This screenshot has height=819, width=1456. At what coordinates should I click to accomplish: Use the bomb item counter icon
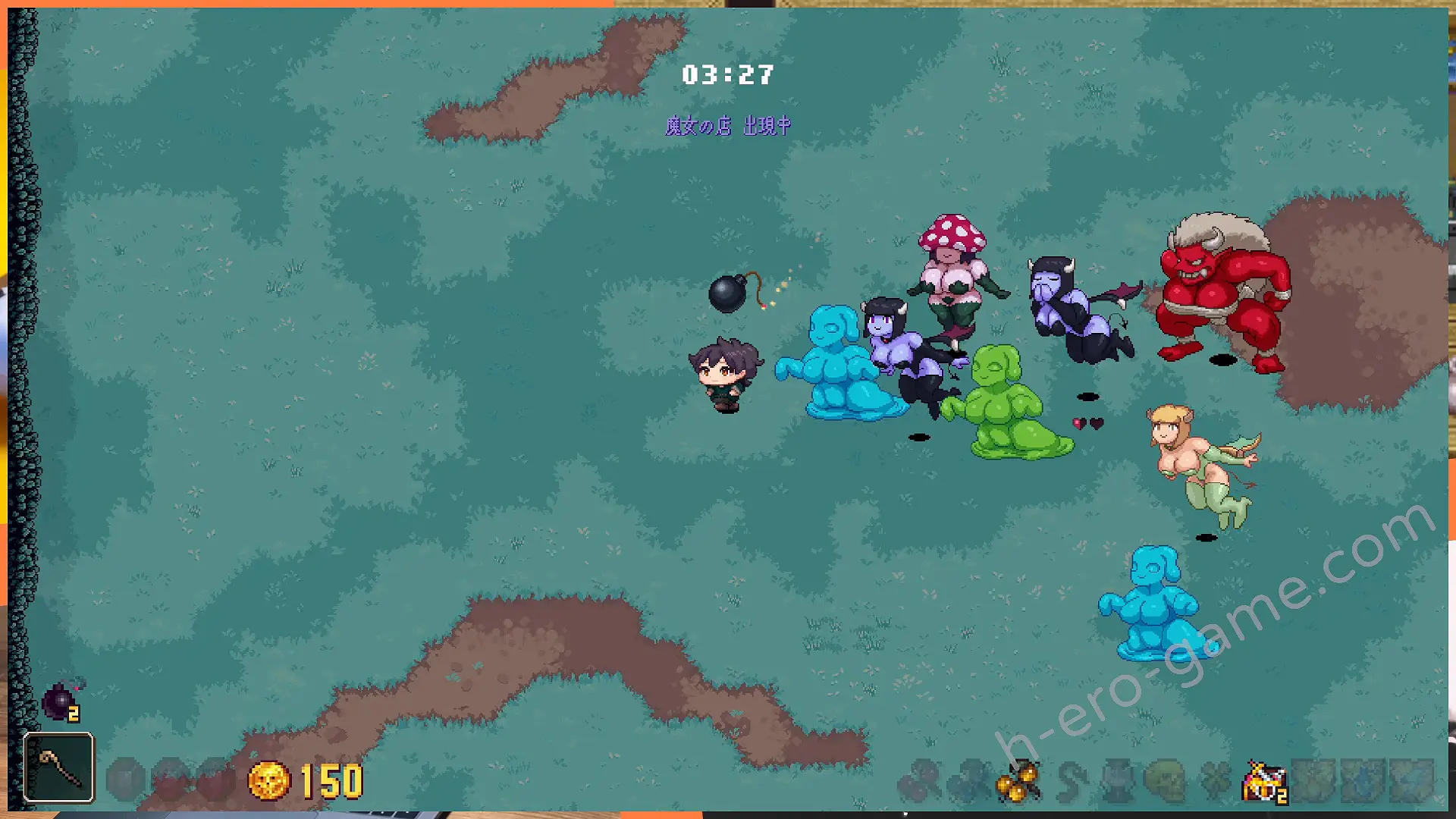pos(61,701)
